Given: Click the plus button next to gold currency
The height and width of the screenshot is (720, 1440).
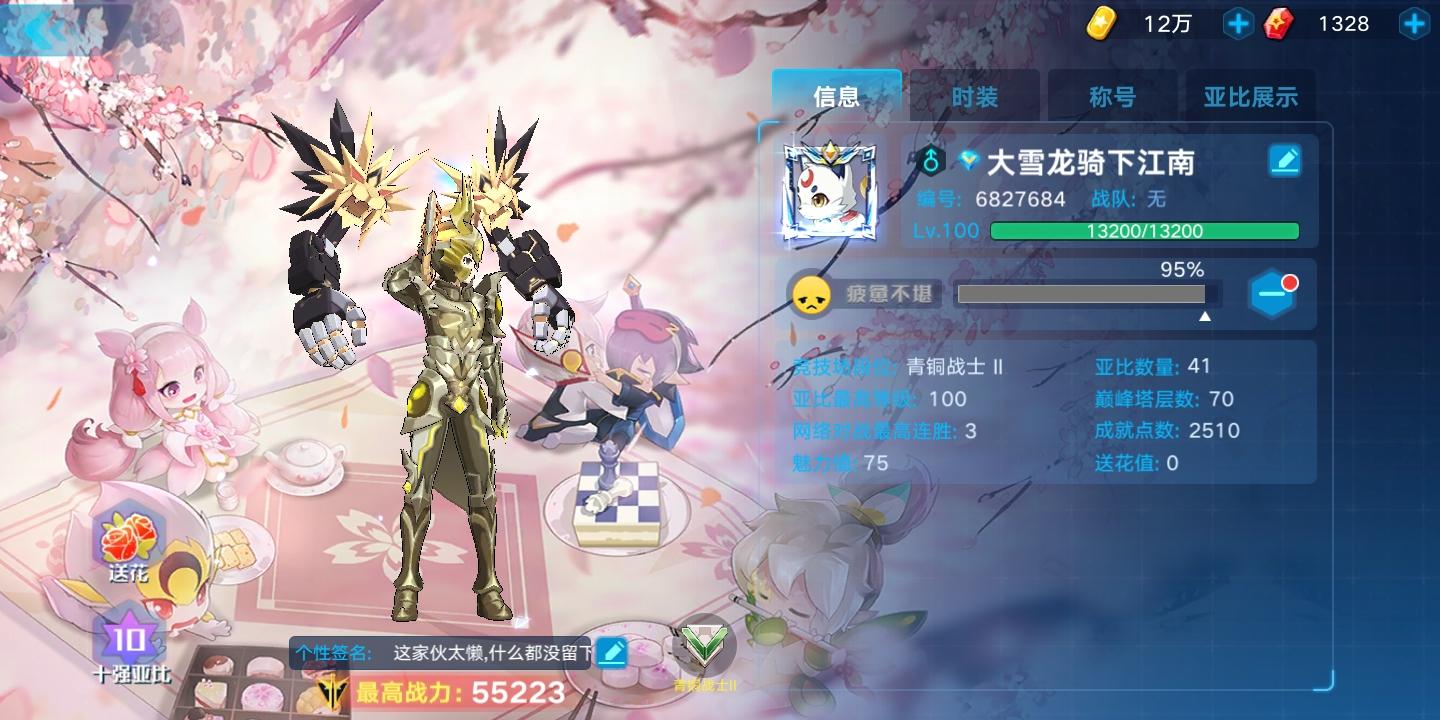Looking at the screenshot, I should (1237, 23).
